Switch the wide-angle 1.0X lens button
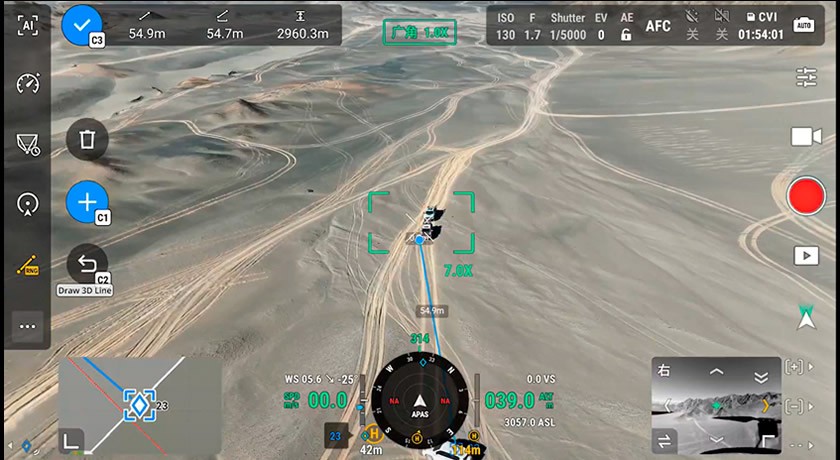Screen dimensions: 840x460 pyautogui.click(x=419, y=32)
